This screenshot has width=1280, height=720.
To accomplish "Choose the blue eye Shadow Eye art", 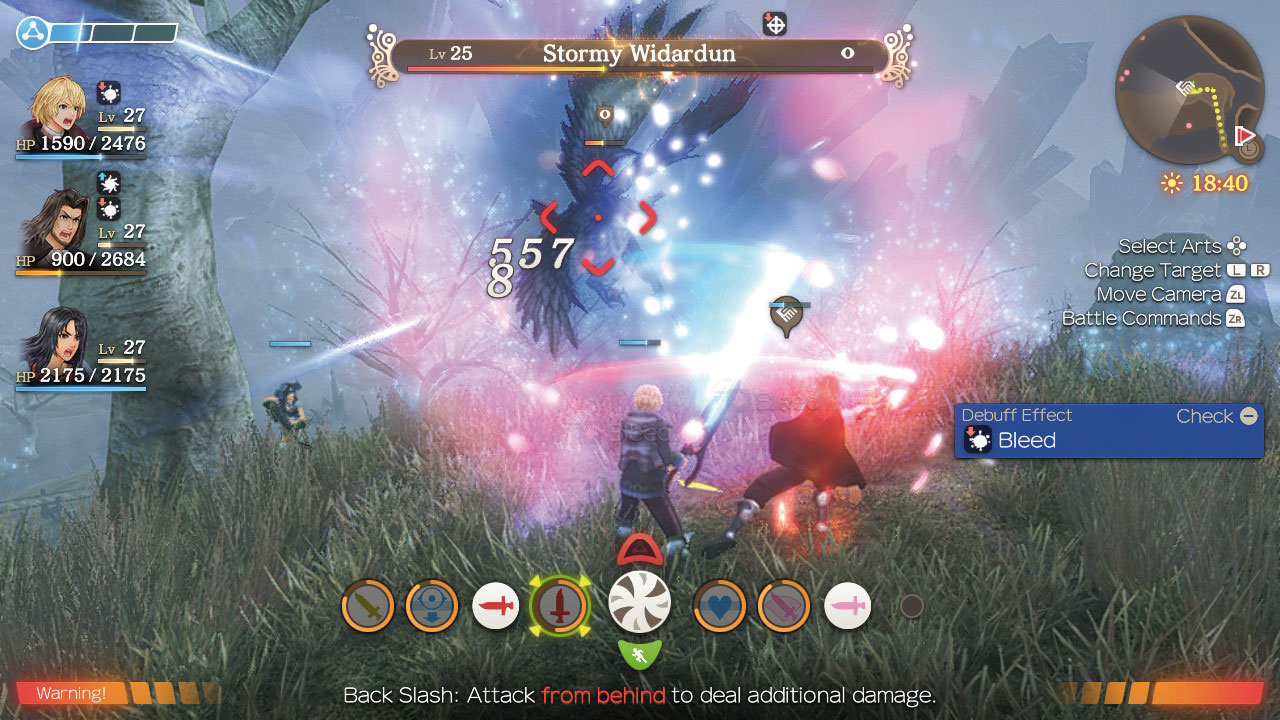I will click(x=432, y=606).
